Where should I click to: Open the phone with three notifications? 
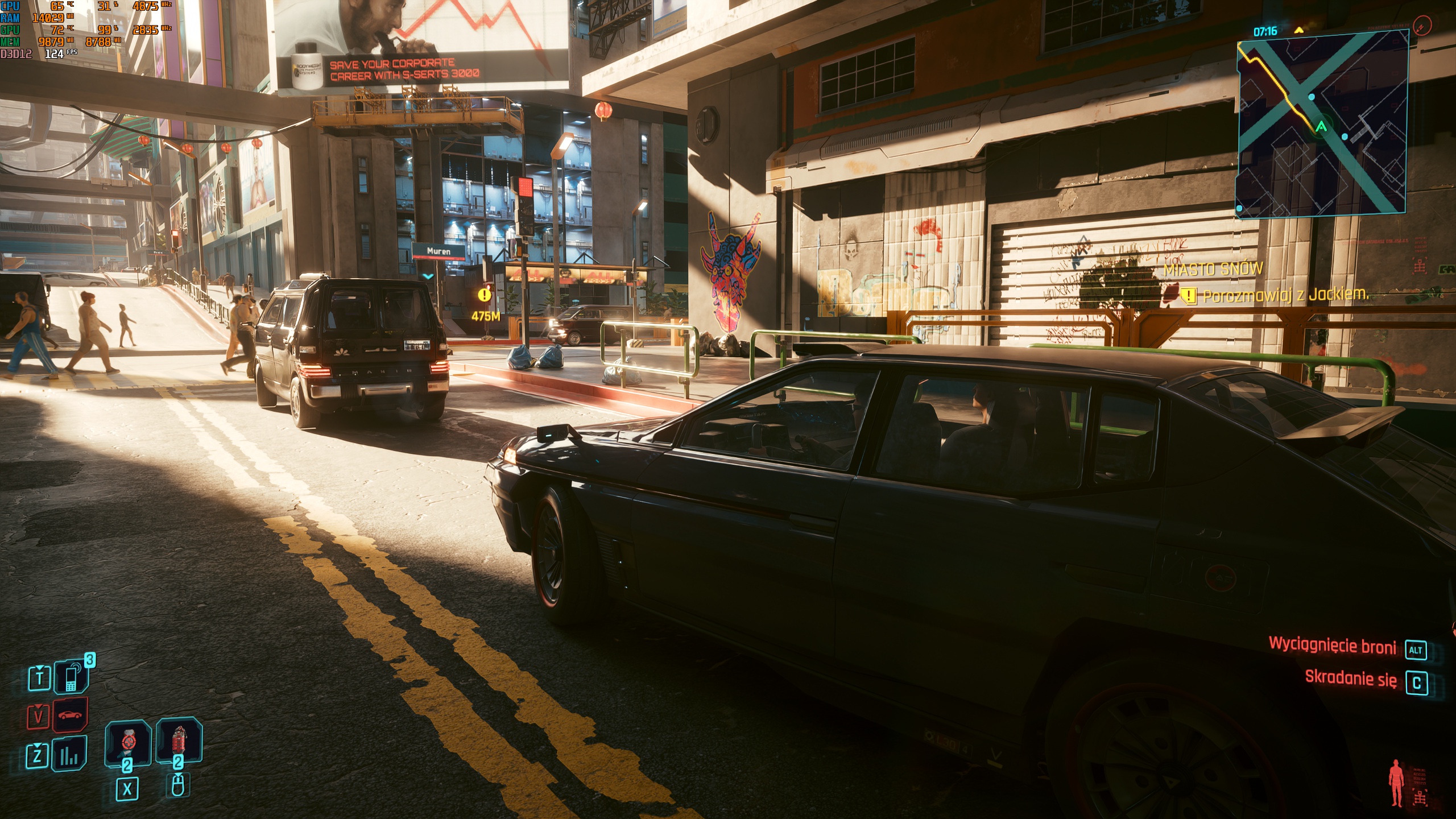71,677
